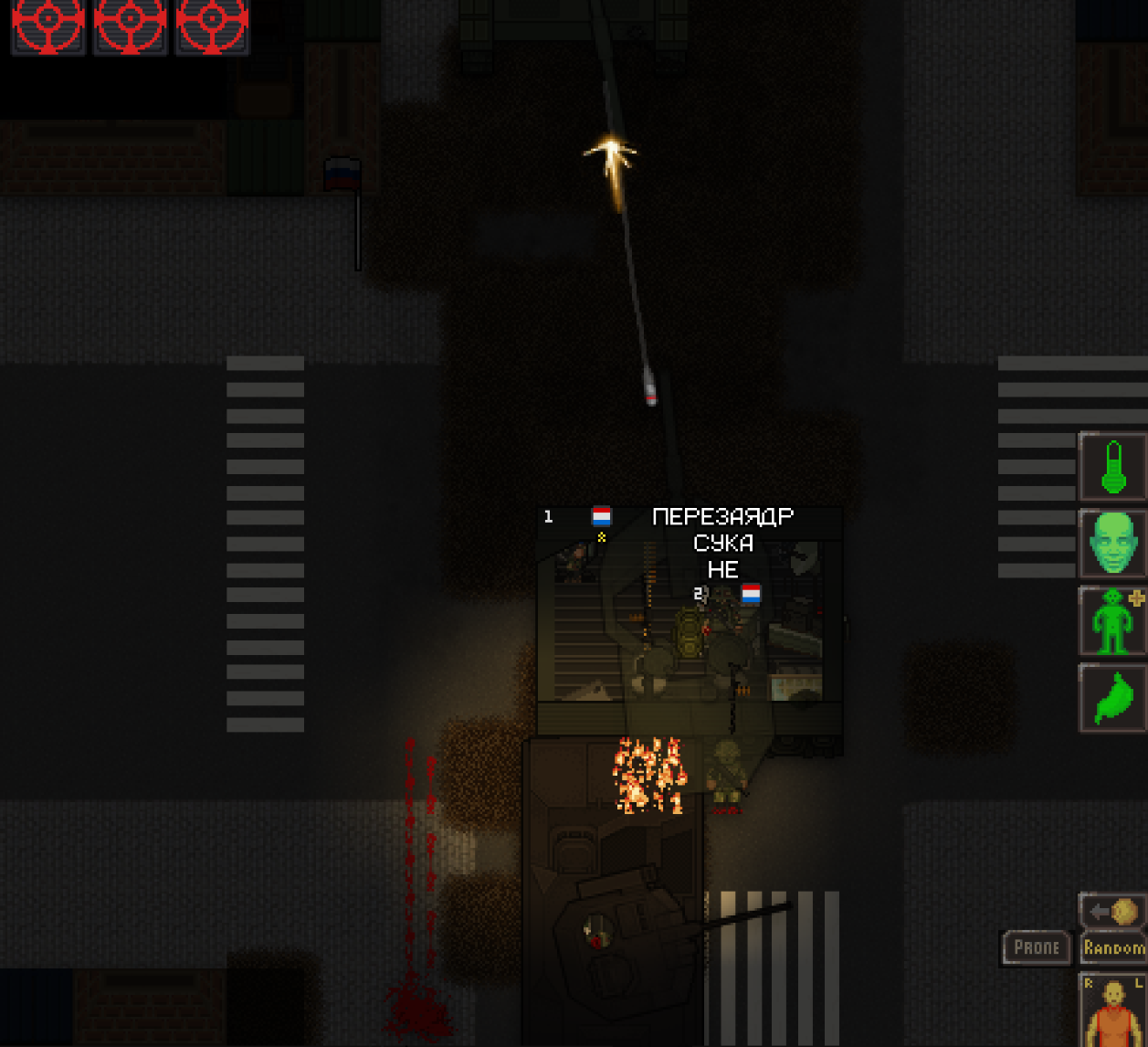Toggle the Prone stance button

(x=1037, y=947)
